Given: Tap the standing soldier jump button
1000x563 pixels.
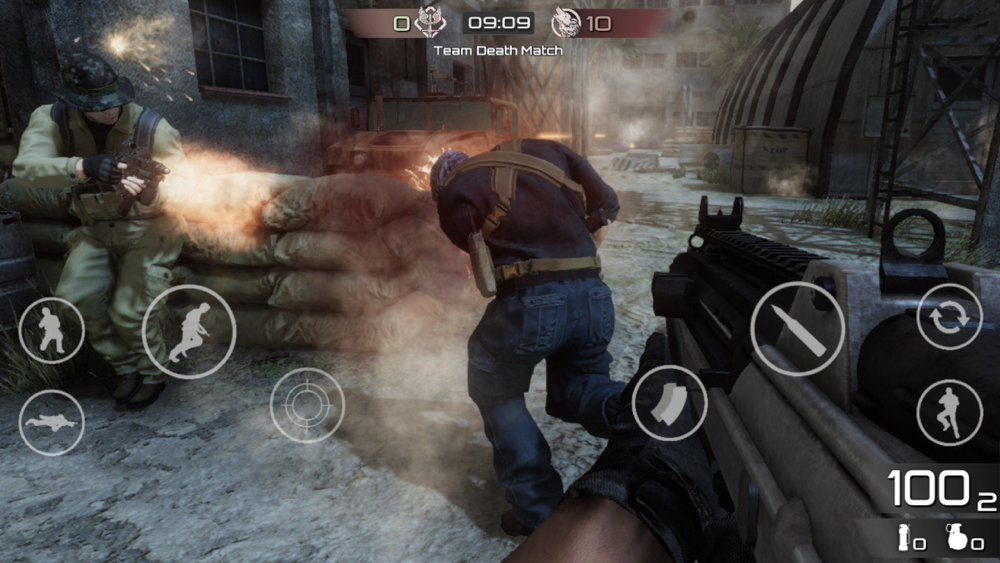Looking at the screenshot, I should (948, 412).
